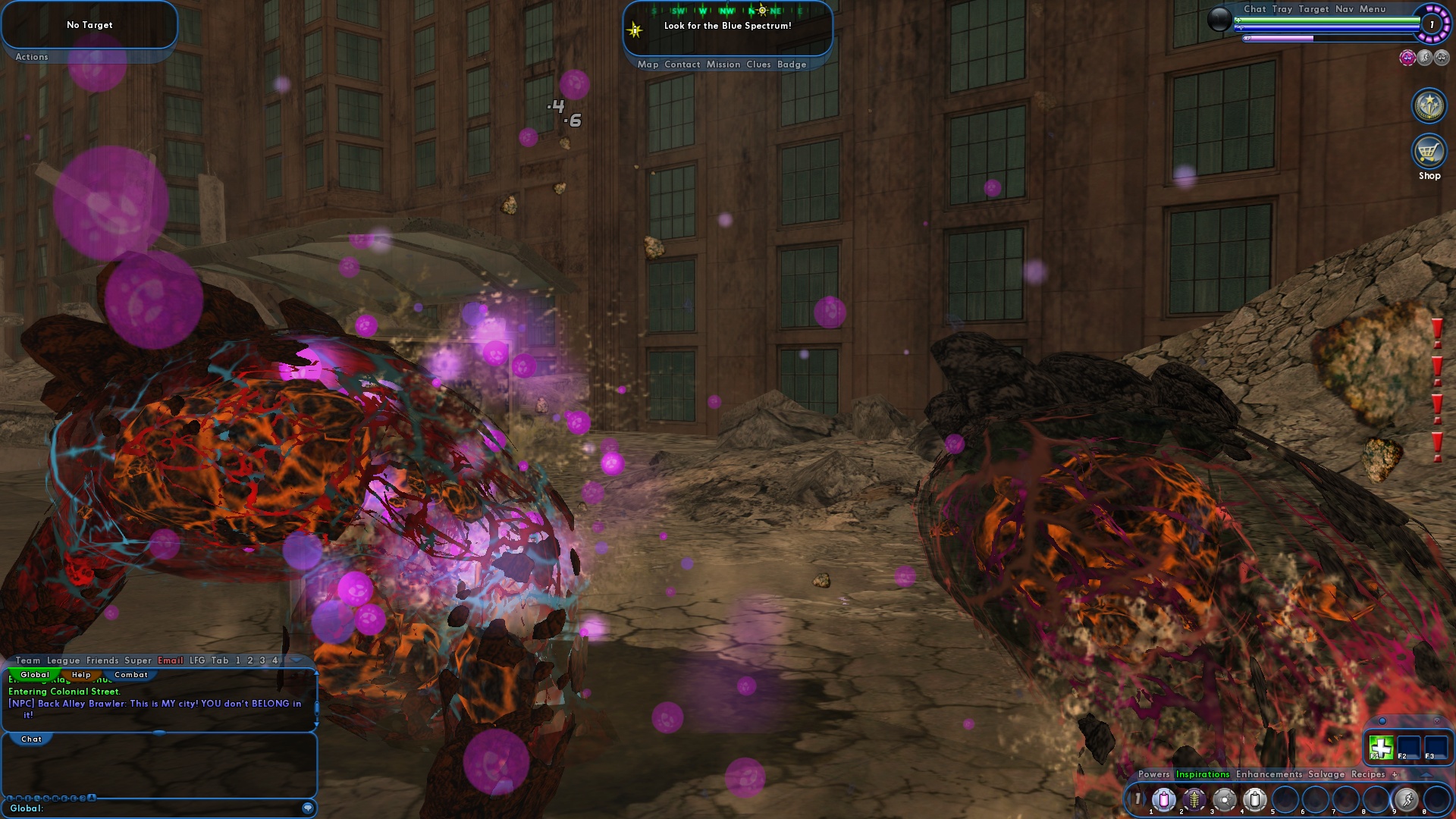Viewport: 1456px width, 819px height.
Task: Toggle the Nav window
Action: pos(1344,9)
